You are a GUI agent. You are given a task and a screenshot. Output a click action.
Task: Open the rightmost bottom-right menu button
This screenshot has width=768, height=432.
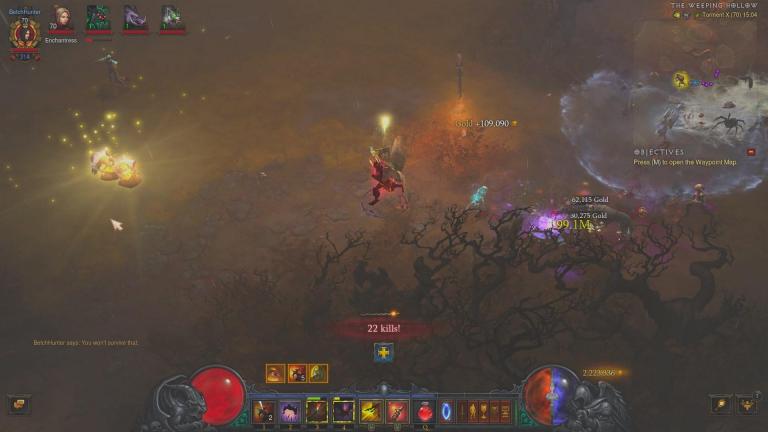pos(746,404)
